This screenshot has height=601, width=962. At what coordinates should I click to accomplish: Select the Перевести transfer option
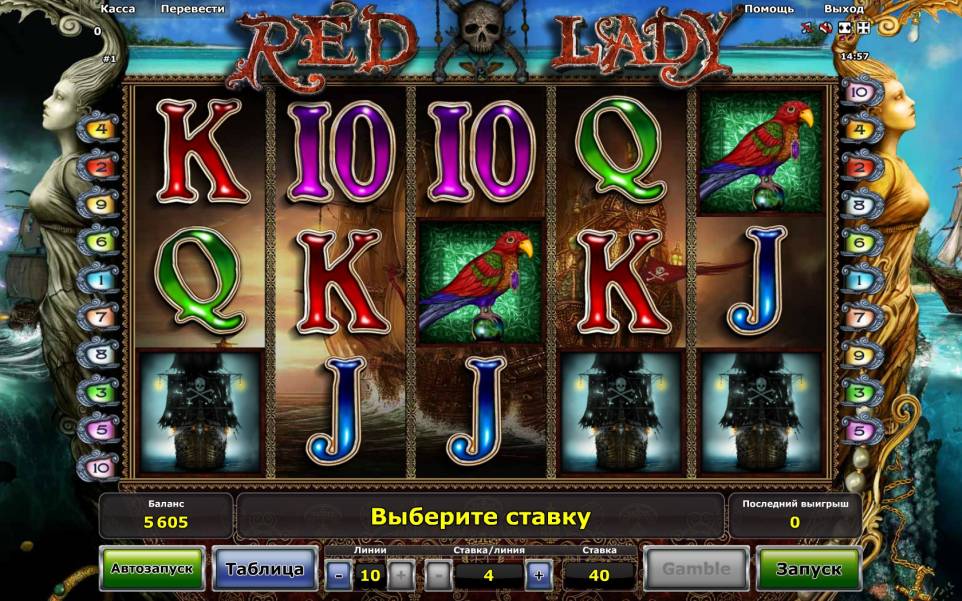[x=193, y=8]
